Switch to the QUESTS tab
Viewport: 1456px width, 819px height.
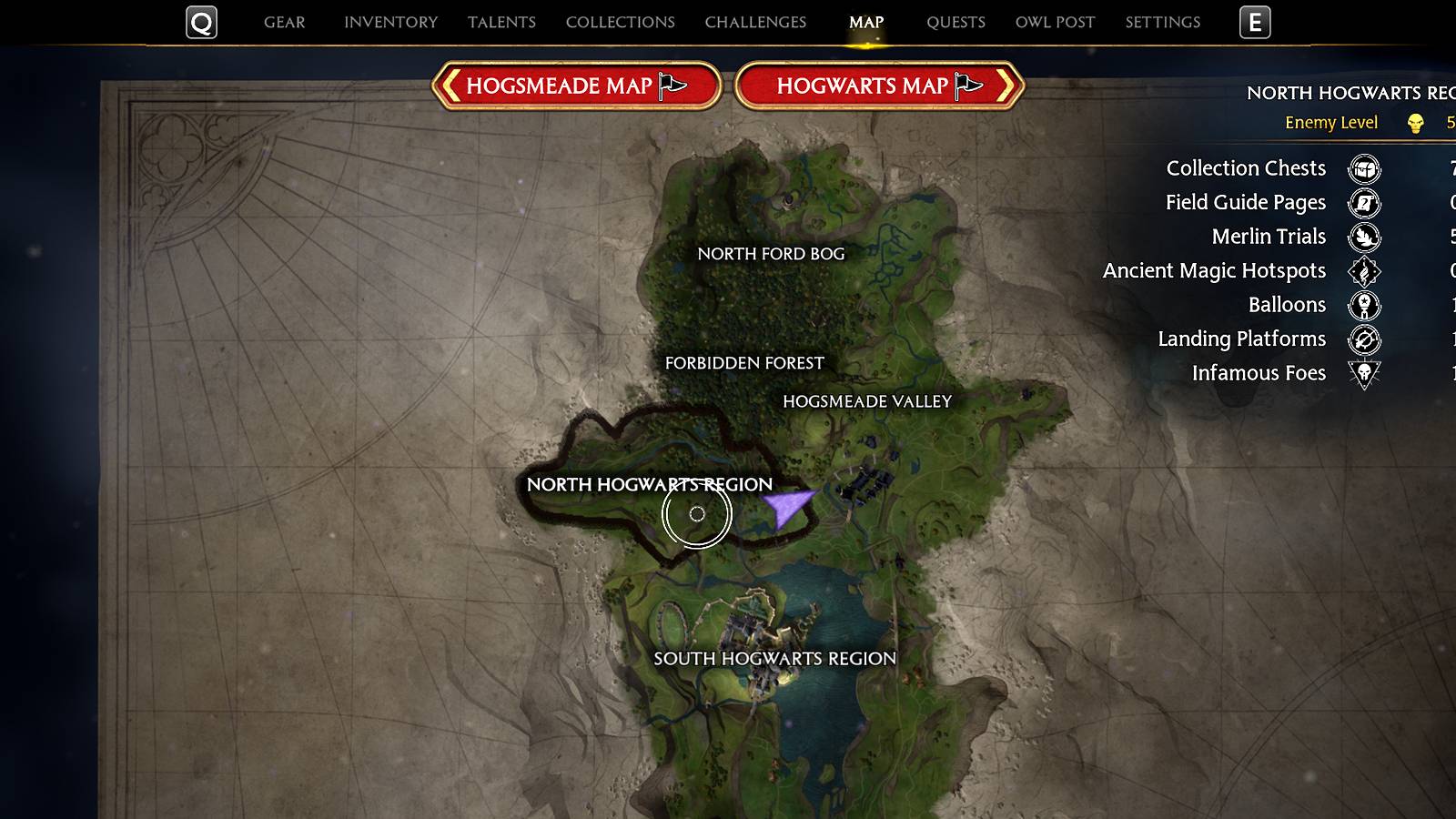(955, 22)
